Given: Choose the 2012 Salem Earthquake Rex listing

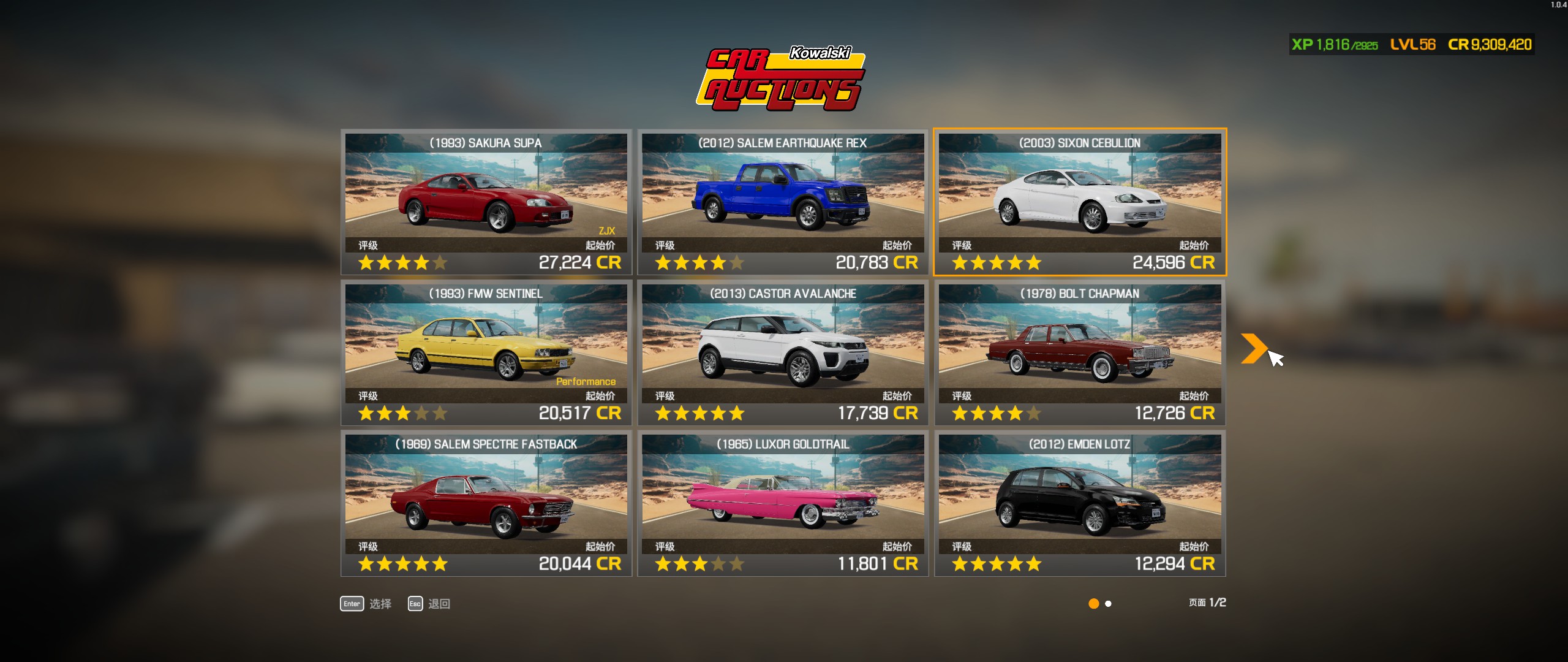Looking at the screenshot, I should (783, 202).
